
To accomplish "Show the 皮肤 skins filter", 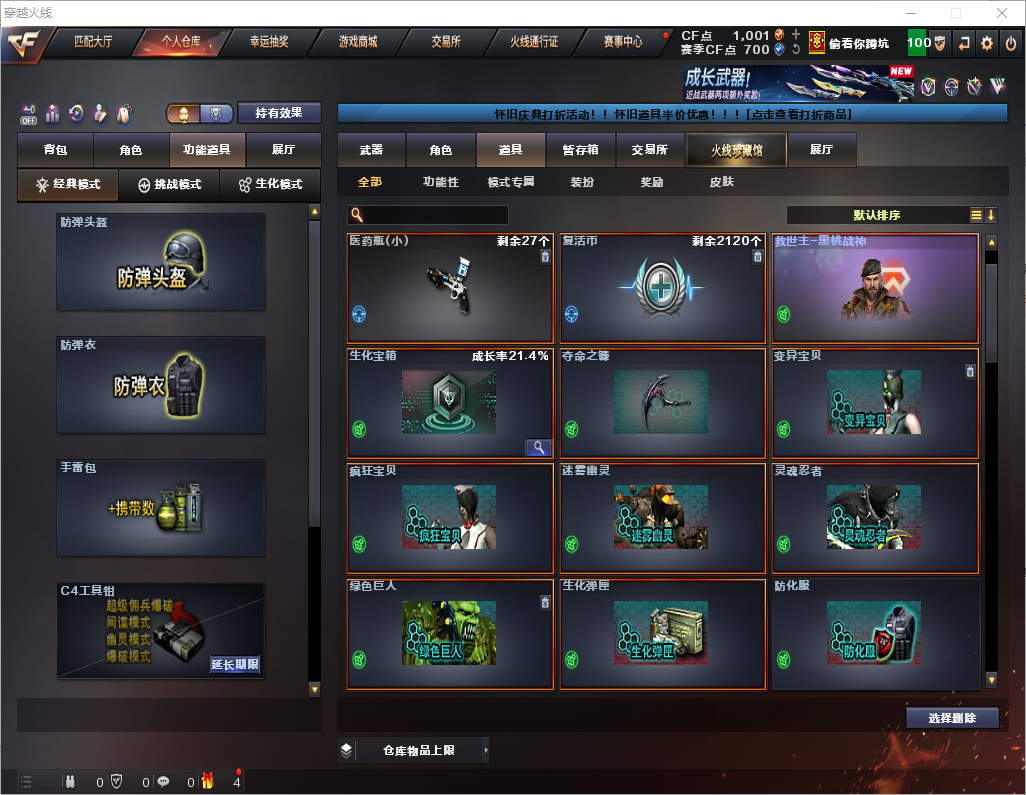I will coord(721,182).
